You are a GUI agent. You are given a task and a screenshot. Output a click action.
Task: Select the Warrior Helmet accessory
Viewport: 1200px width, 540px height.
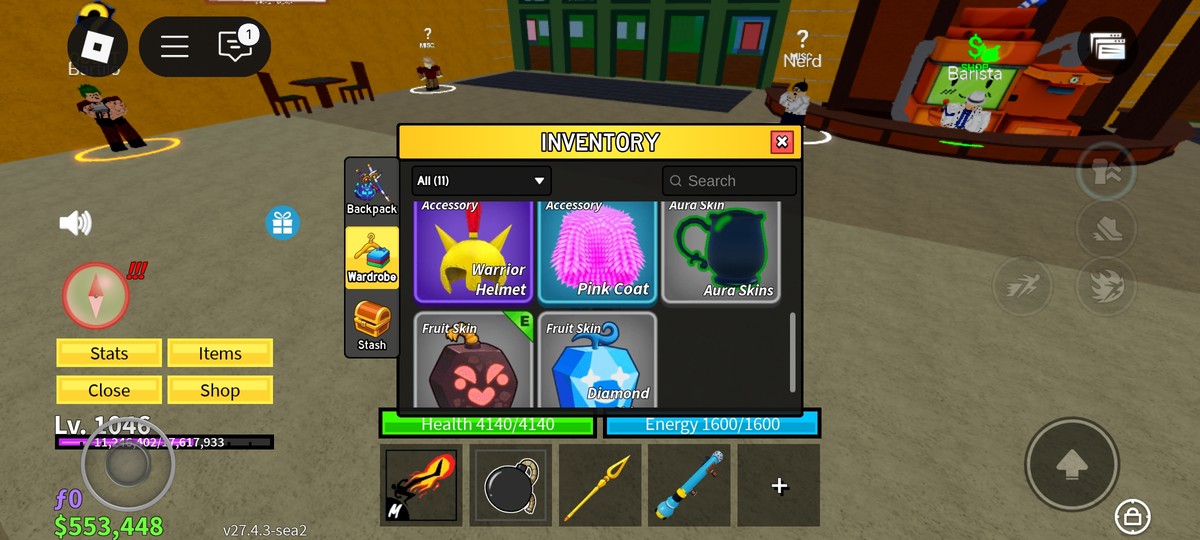click(474, 252)
